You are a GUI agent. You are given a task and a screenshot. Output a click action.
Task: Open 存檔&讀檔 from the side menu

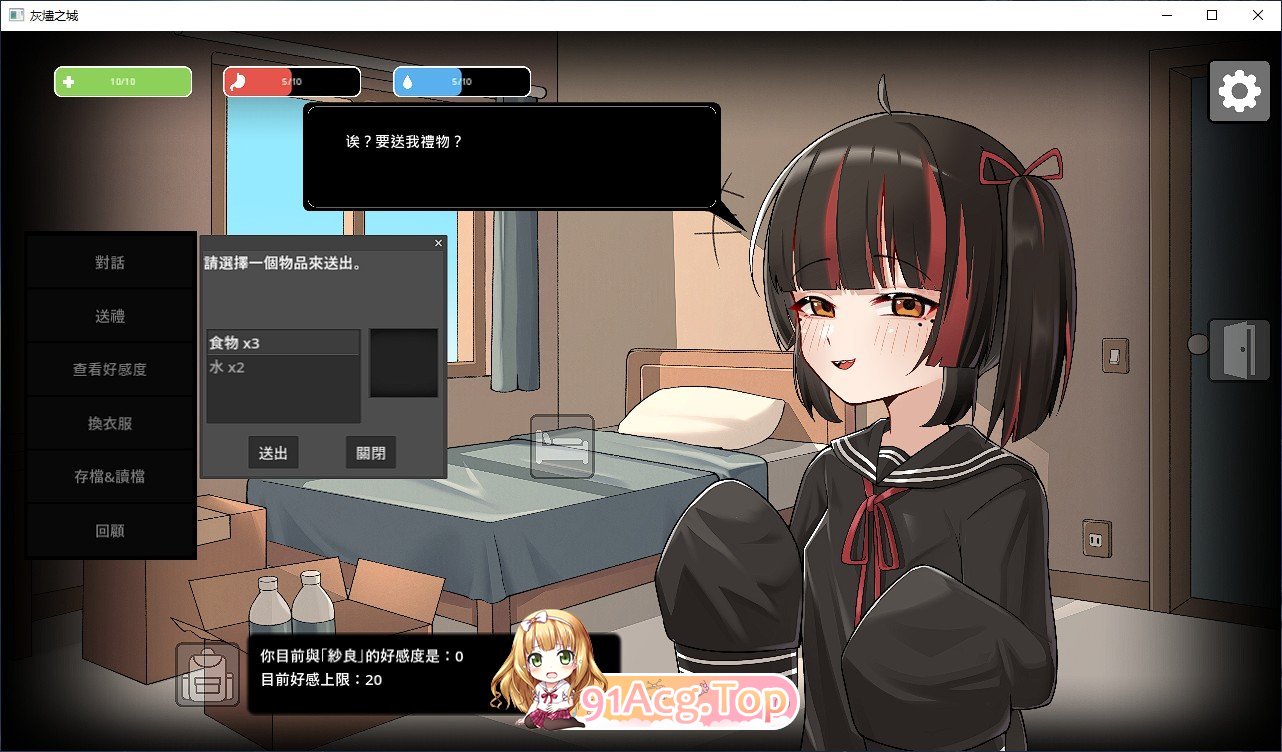coord(111,477)
